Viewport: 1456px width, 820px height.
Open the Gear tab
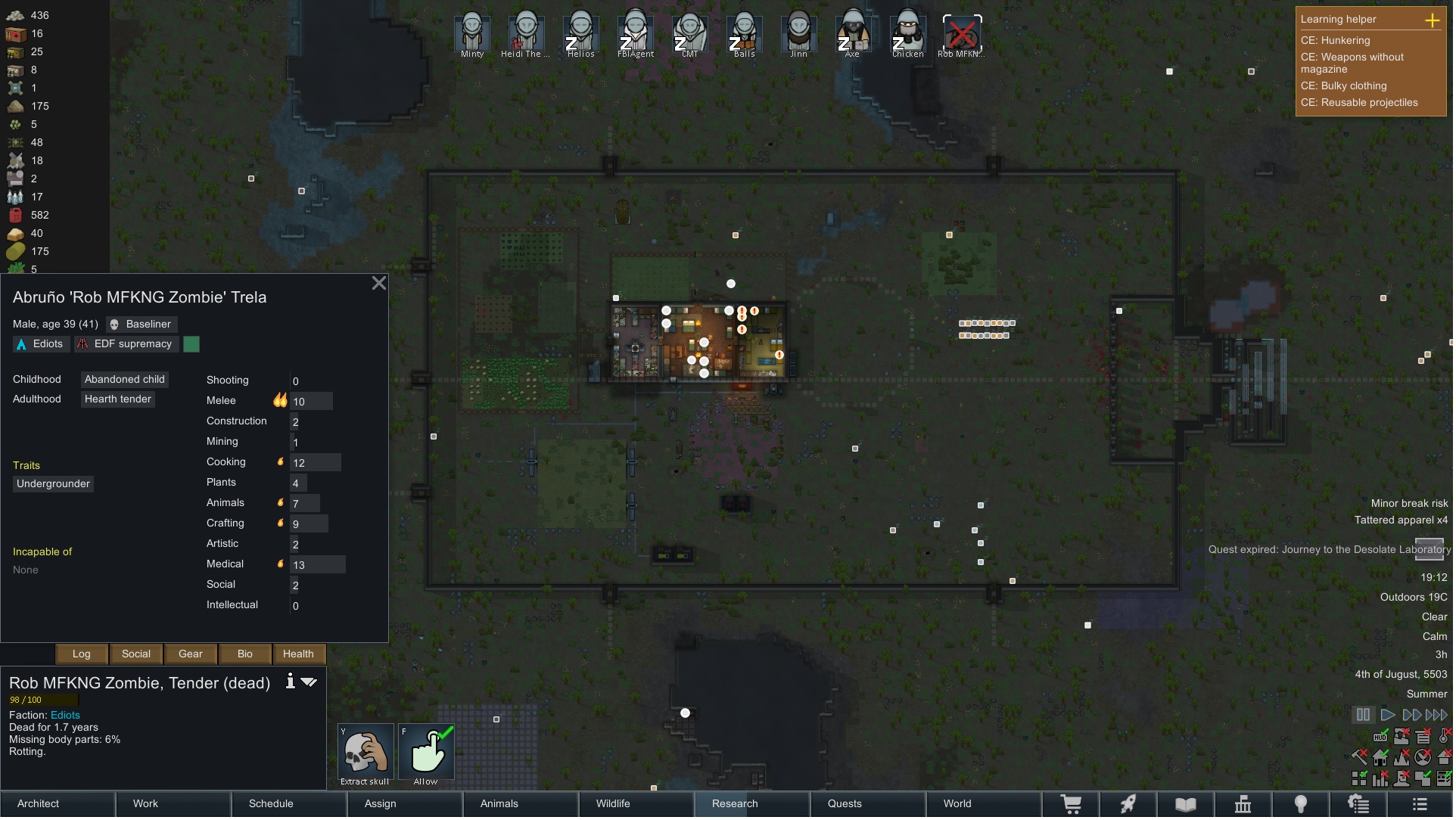(191, 655)
